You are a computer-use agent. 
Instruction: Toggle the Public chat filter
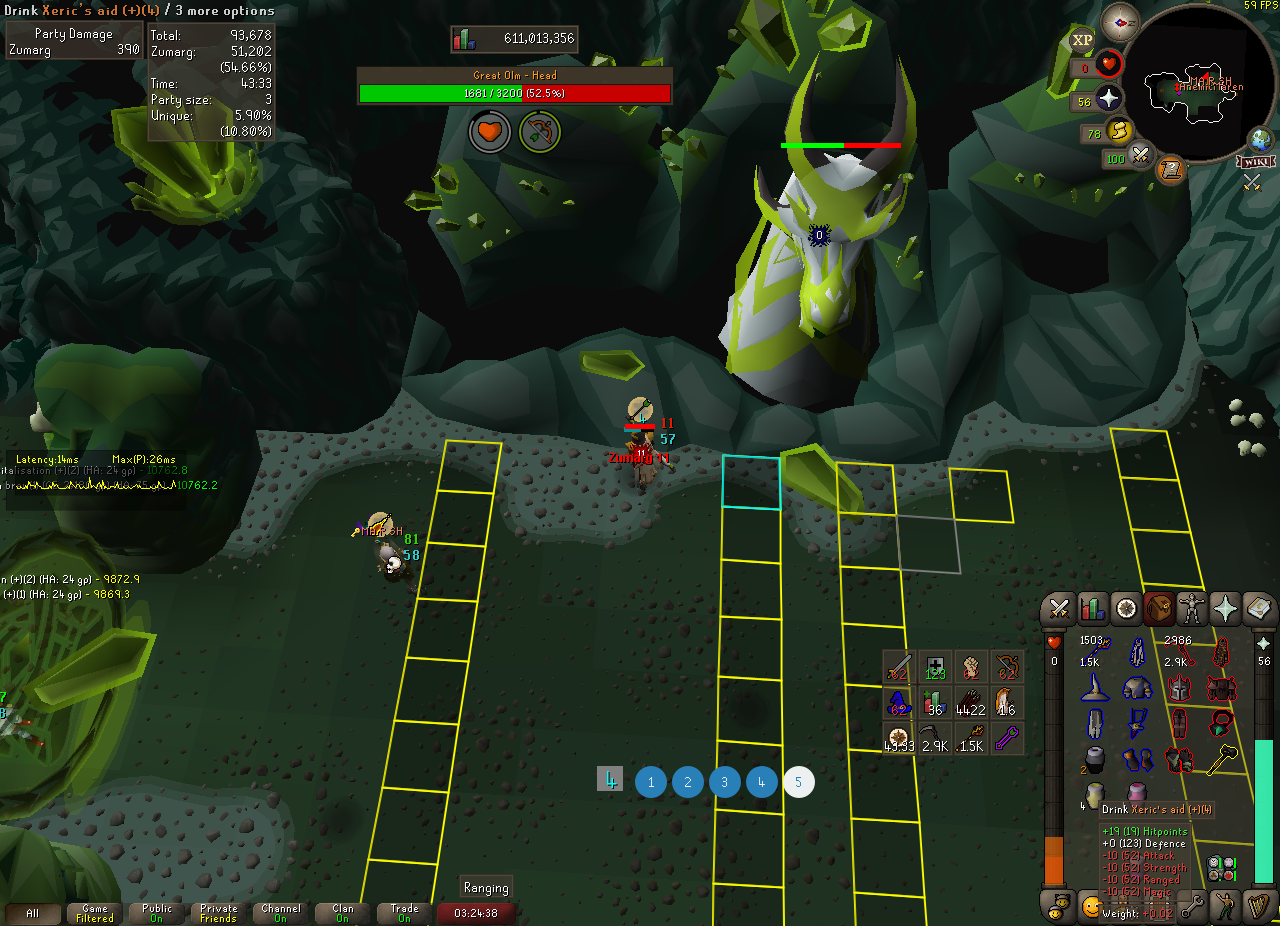[x=157, y=913]
